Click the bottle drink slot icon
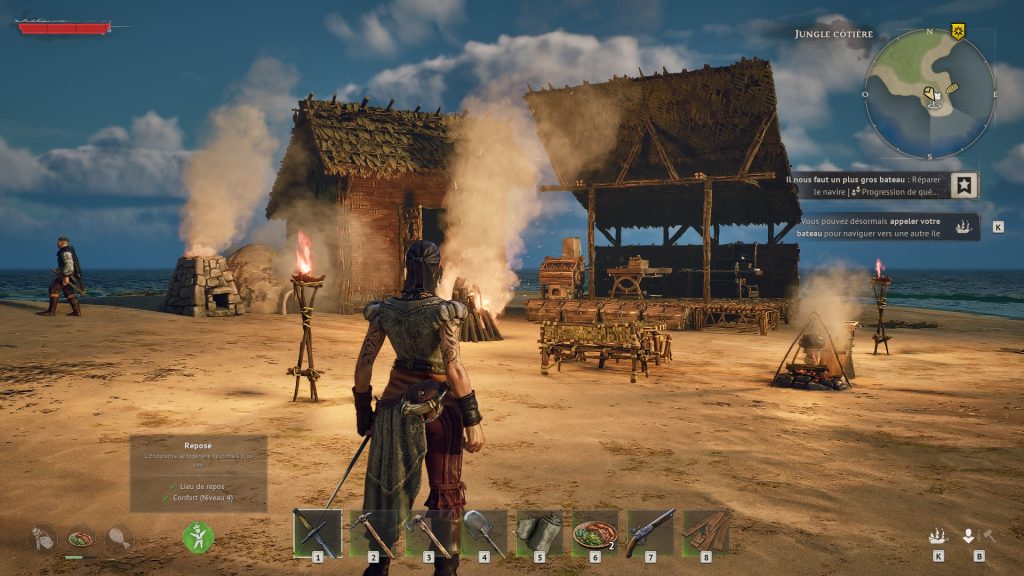The image size is (1024, 576). [42, 538]
